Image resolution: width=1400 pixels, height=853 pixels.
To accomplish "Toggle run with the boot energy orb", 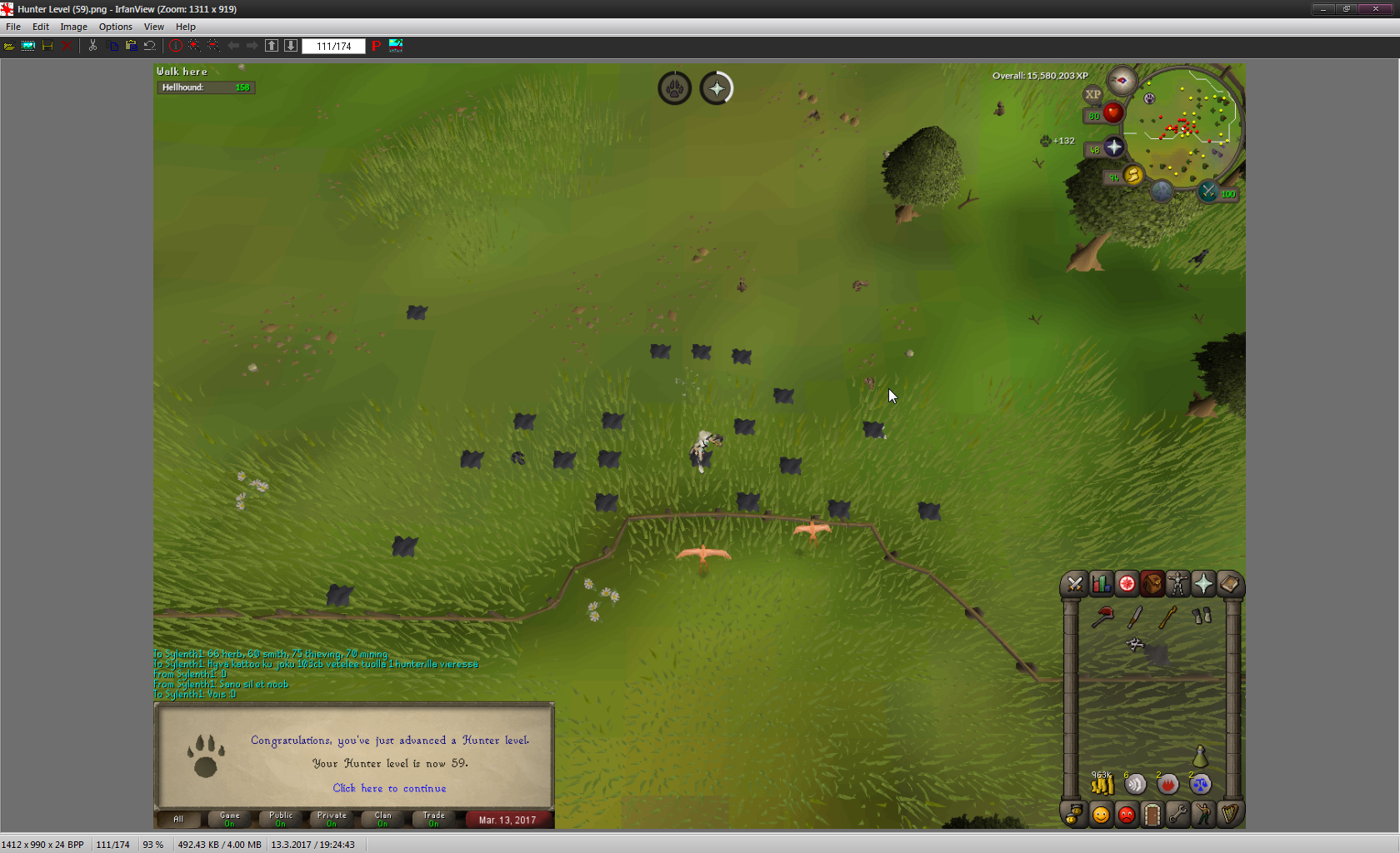I will (x=1132, y=175).
